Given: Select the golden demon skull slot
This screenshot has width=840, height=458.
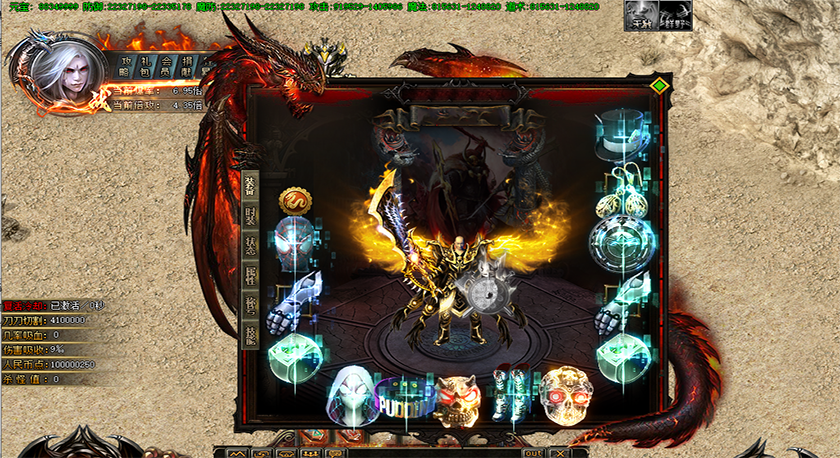Looking at the screenshot, I should pyautogui.click(x=457, y=397).
